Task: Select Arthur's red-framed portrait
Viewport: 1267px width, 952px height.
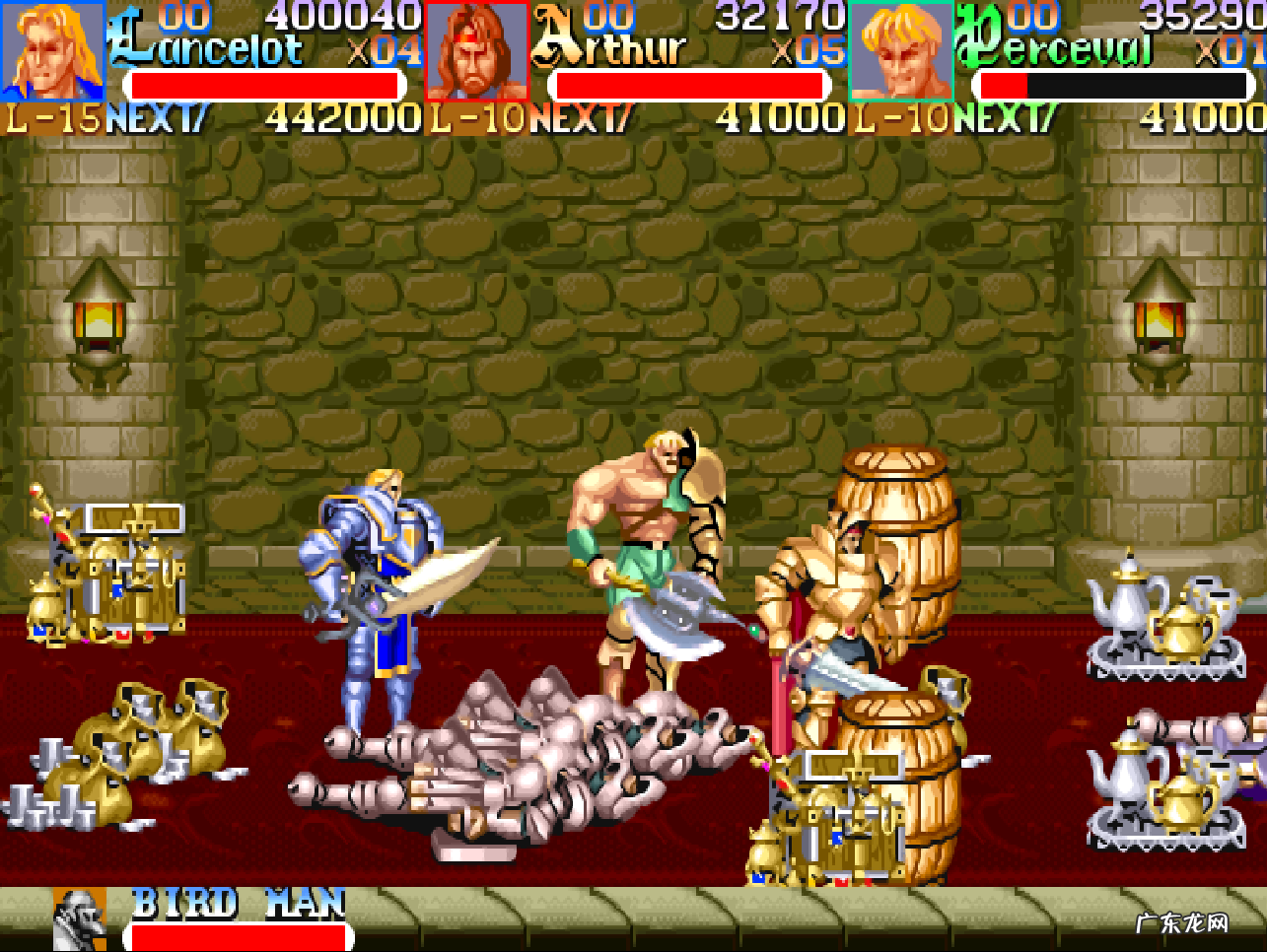Action: point(476,51)
